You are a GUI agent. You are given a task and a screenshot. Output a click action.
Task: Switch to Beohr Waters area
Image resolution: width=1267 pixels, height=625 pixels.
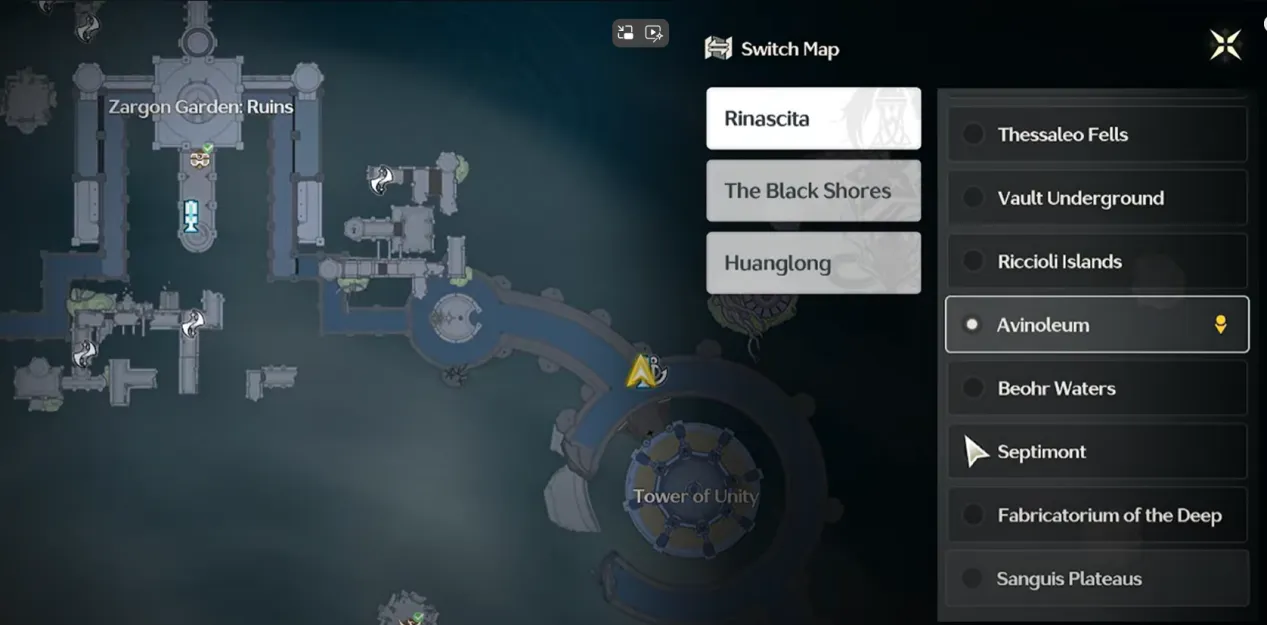[1096, 388]
